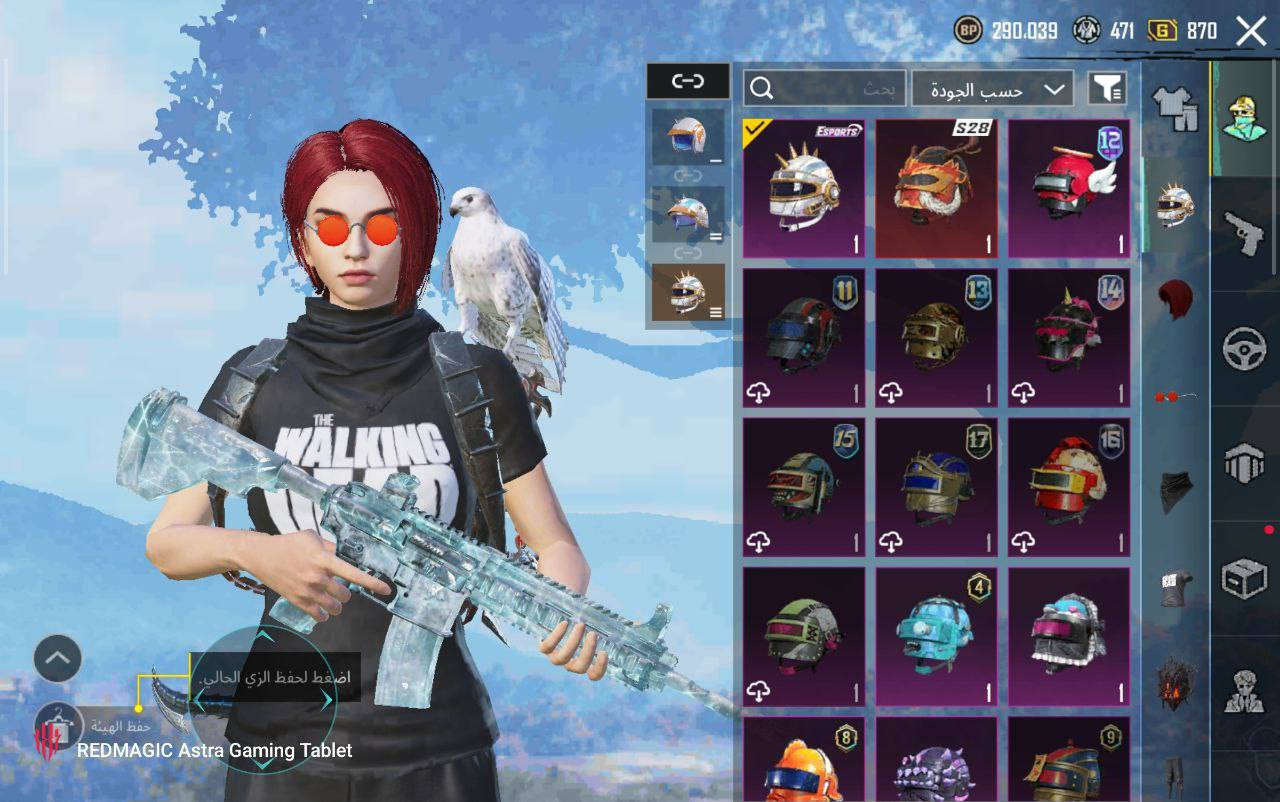This screenshot has height=802, width=1280.
Task: Choose the pink helmet with badge 14
Action: click(1068, 338)
